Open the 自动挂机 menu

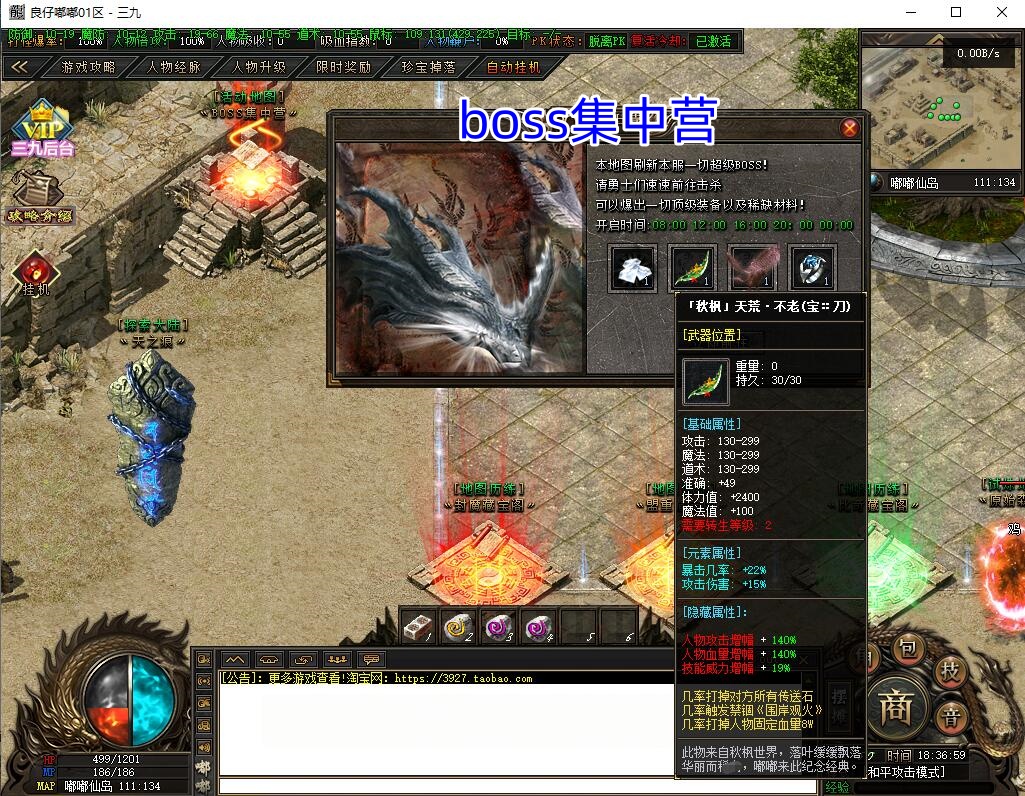(513, 67)
